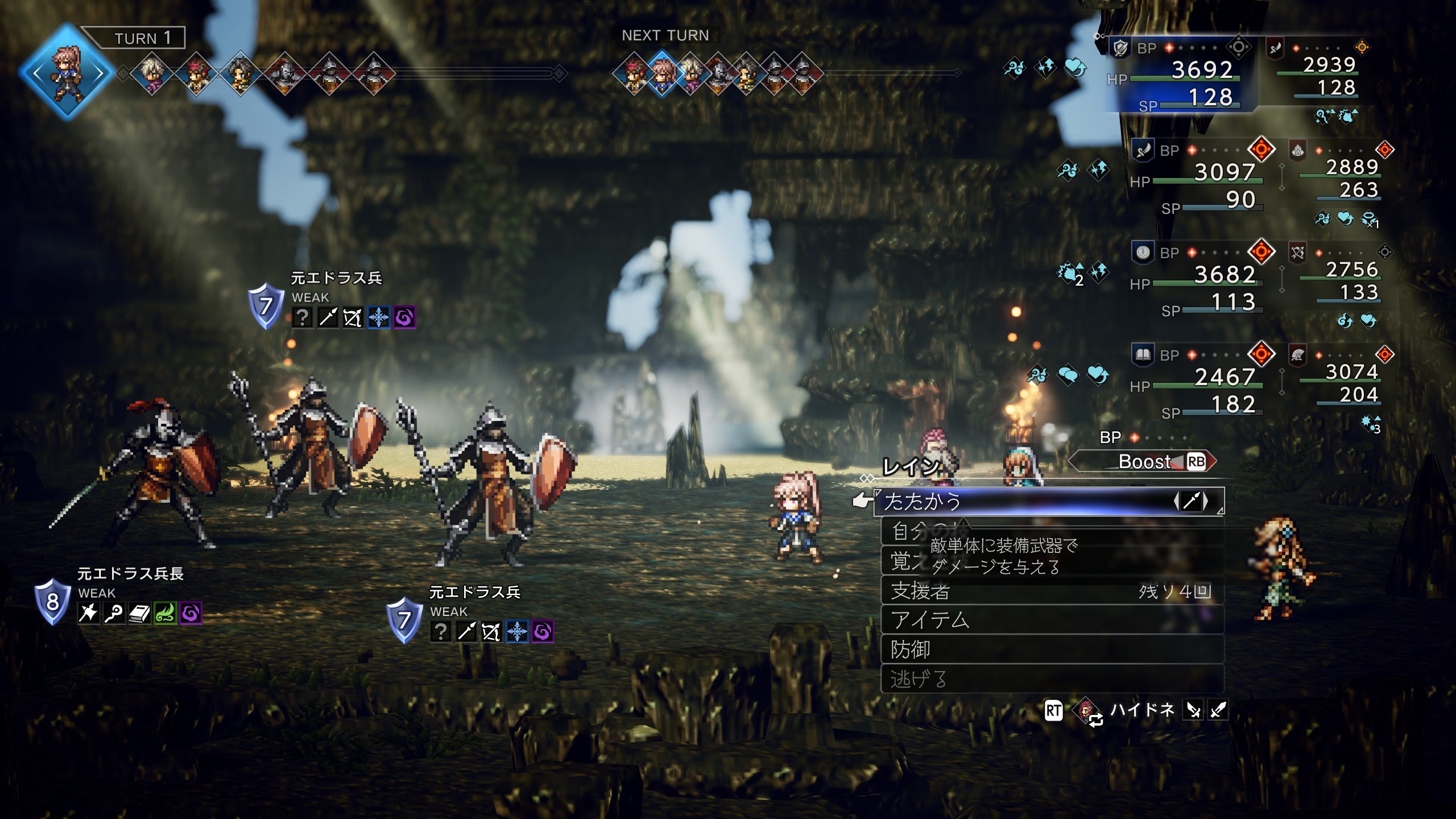Click the current turn character portrait
This screenshot has height=819, width=1456.
pos(67,73)
